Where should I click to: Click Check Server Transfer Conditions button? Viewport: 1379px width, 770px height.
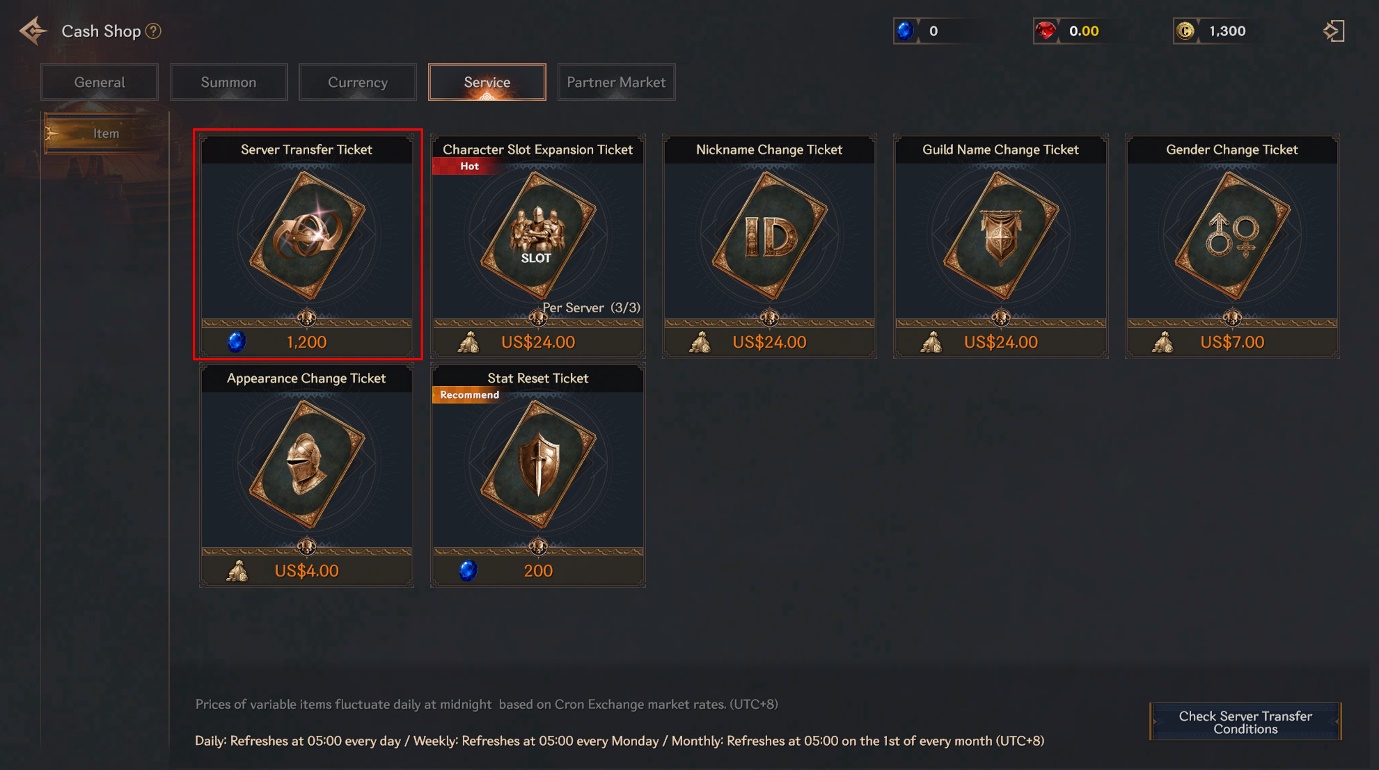(x=1245, y=722)
